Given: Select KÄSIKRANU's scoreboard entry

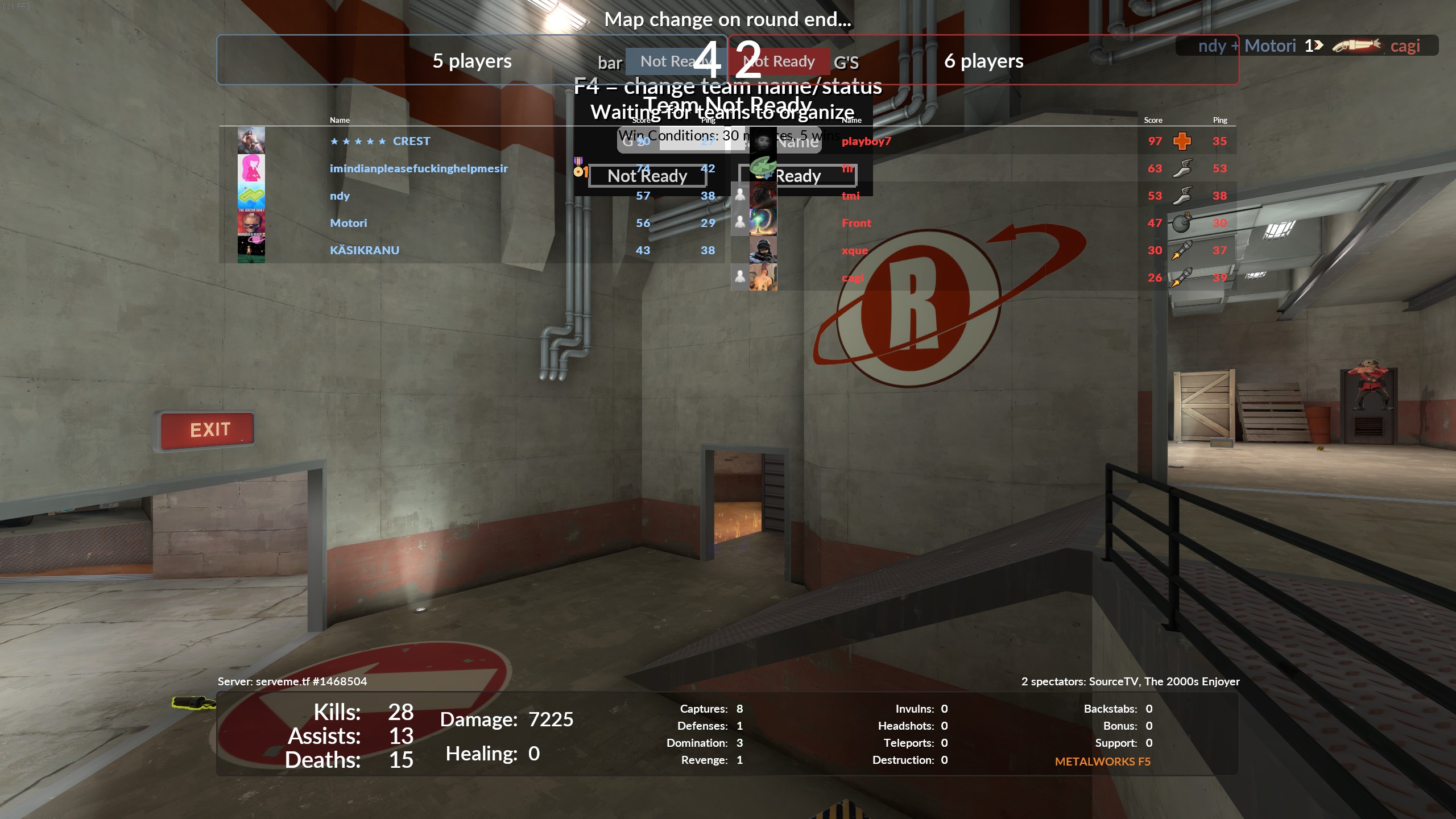Looking at the screenshot, I should point(364,250).
